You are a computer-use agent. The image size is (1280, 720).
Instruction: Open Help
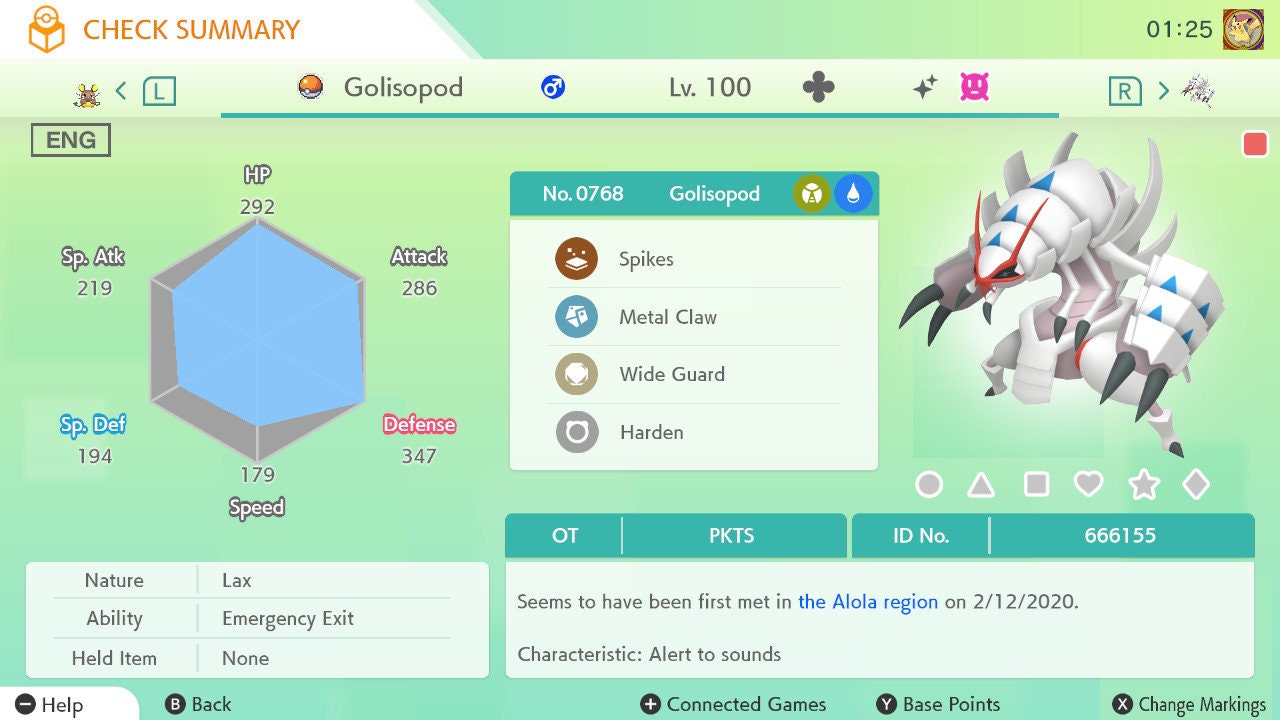[x=50, y=704]
